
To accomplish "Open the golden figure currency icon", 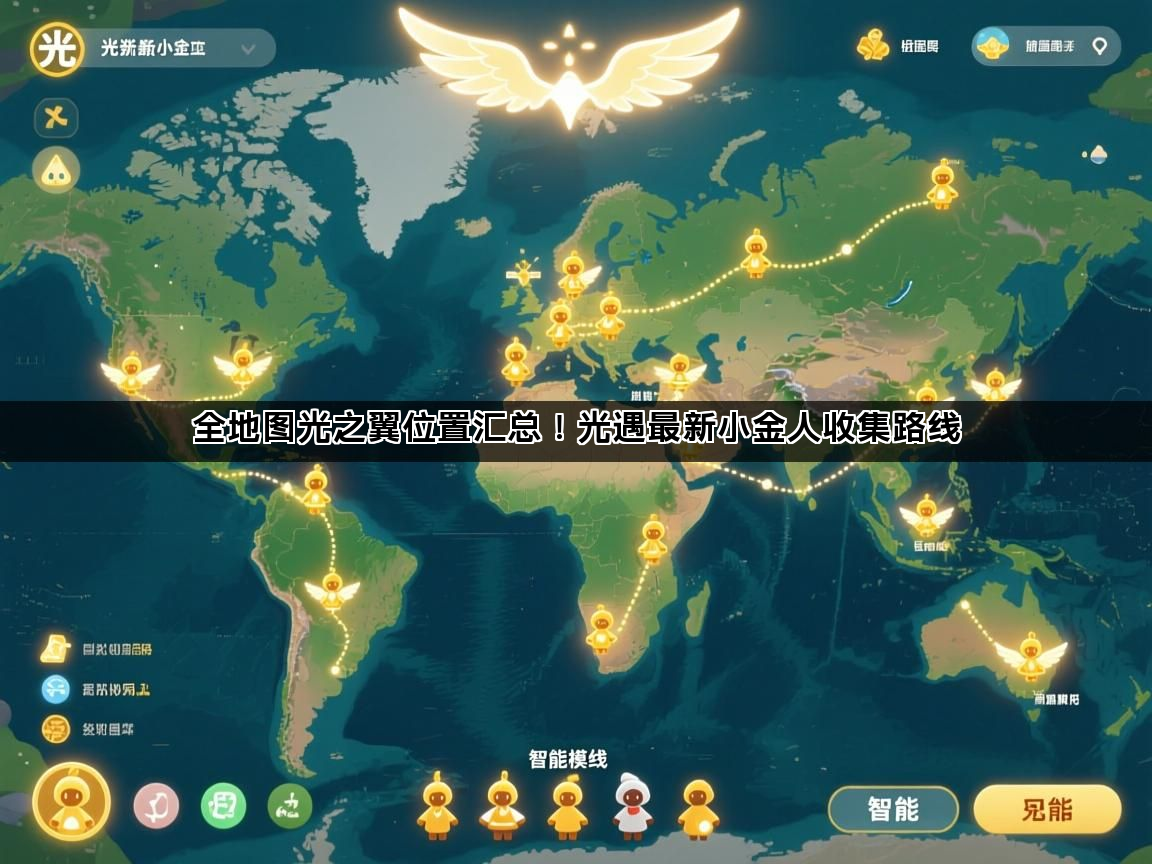I will [x=873, y=45].
